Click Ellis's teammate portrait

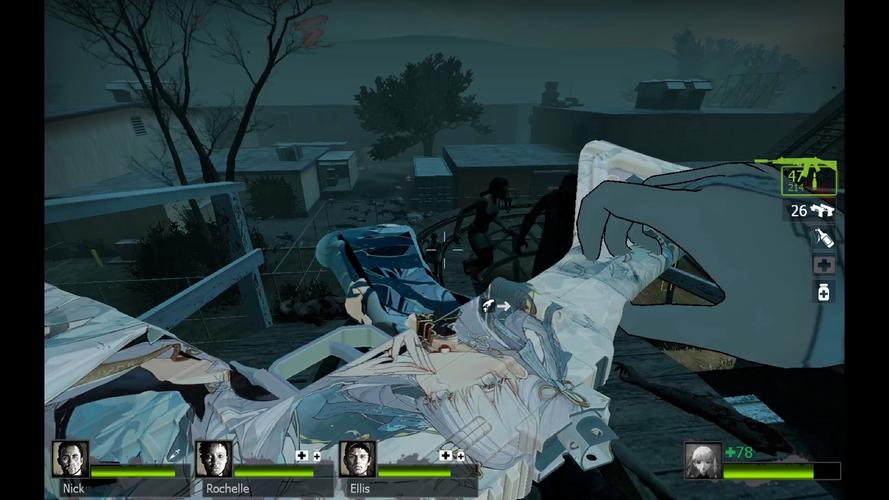357,459
